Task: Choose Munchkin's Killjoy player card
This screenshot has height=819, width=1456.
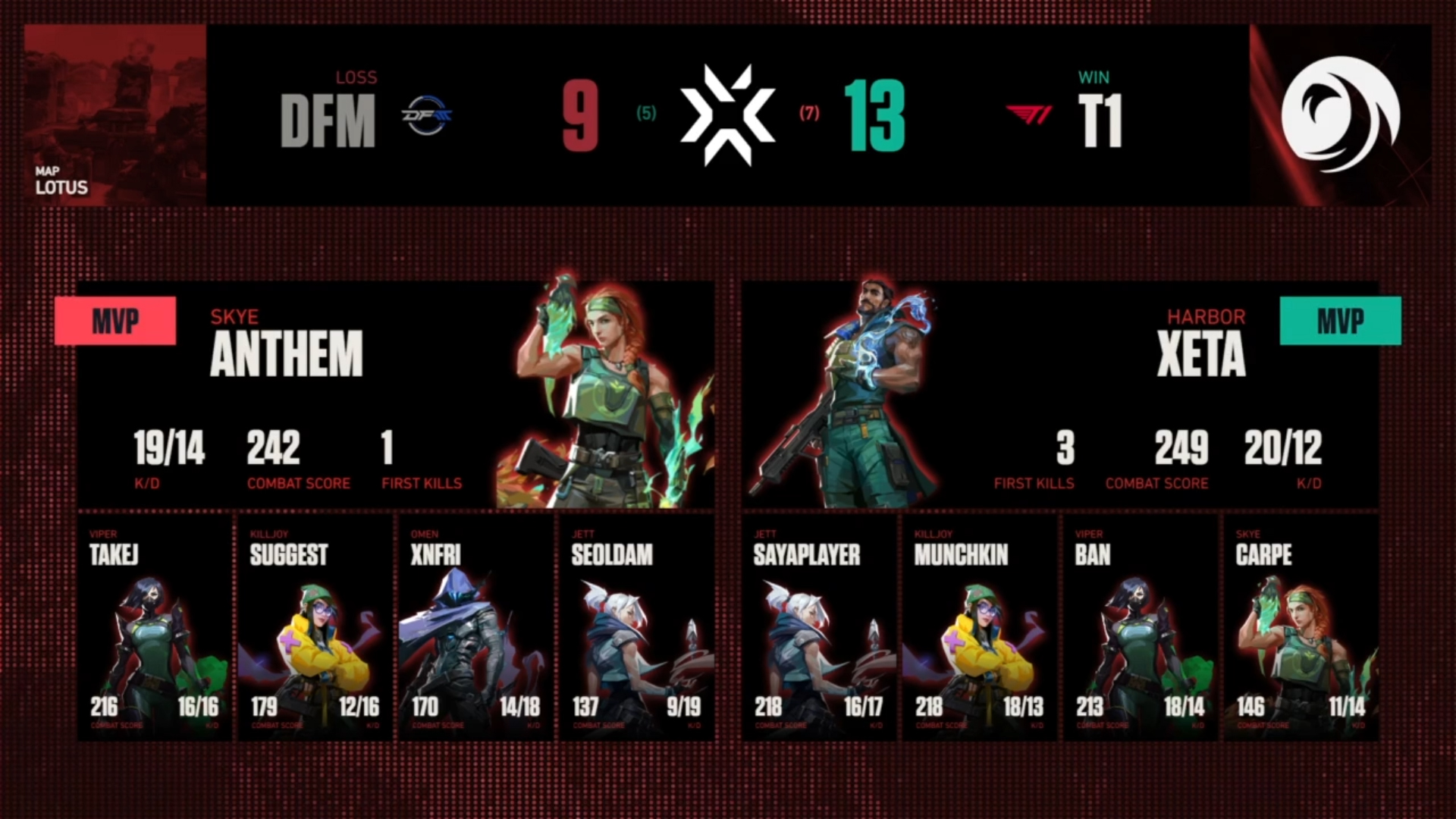Action: pyautogui.click(x=980, y=628)
